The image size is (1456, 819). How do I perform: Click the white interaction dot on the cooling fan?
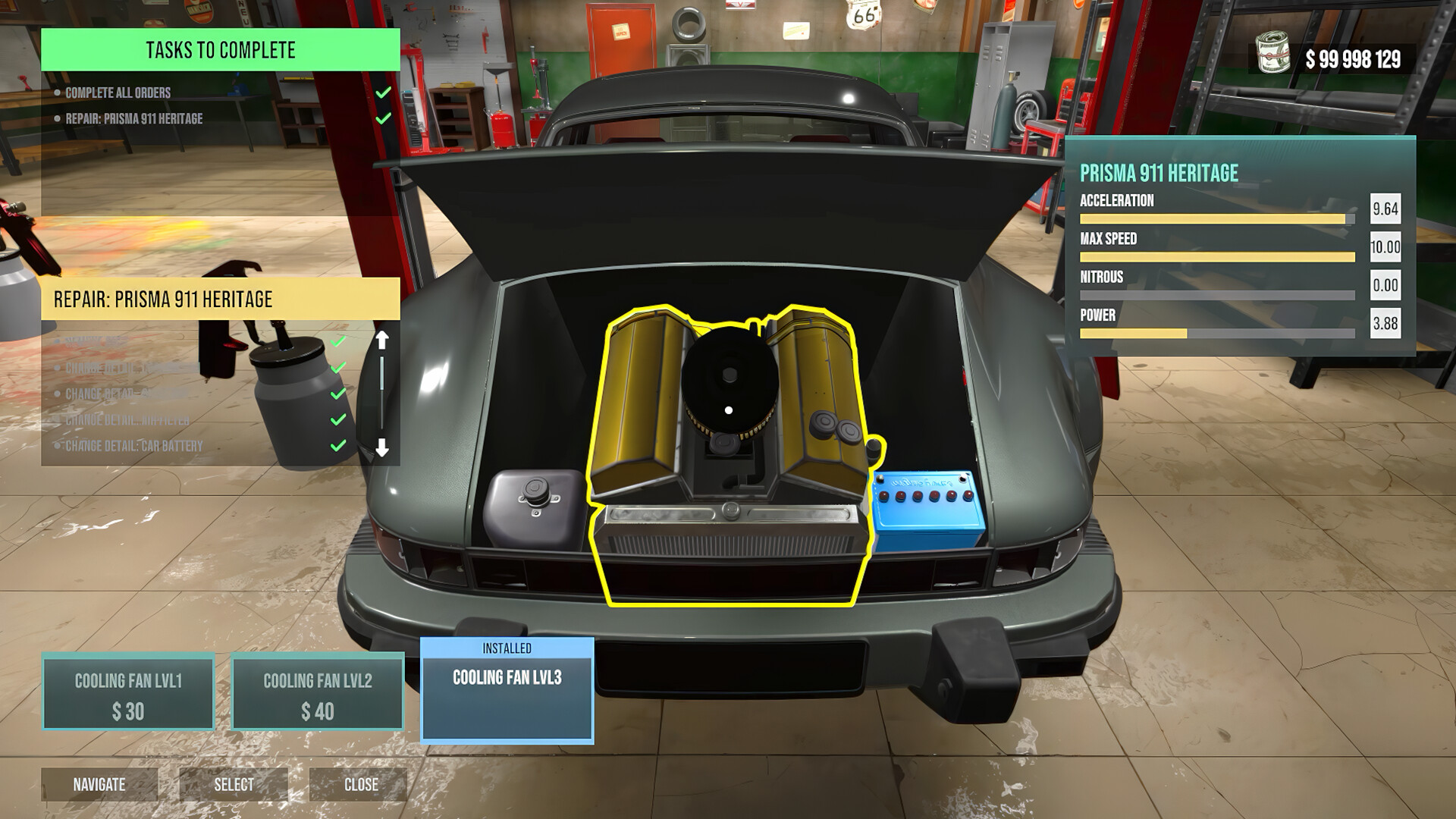729,409
